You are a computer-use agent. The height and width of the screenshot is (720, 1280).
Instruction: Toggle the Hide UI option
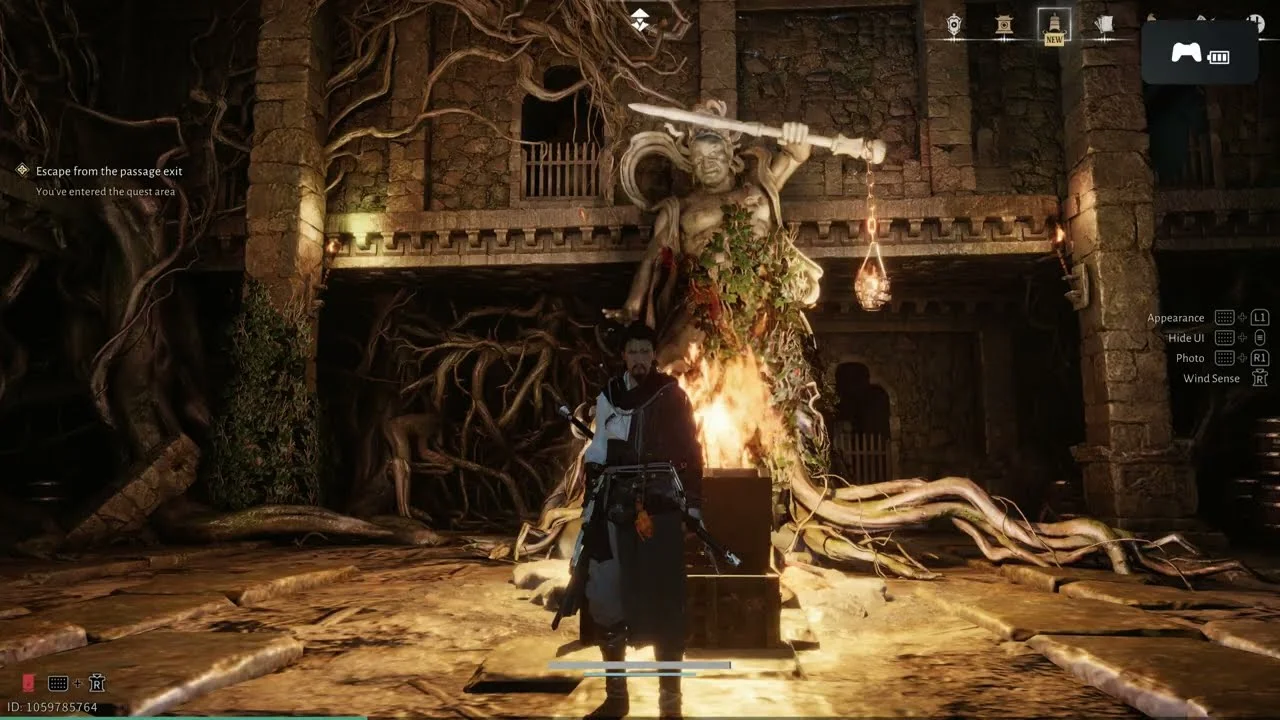1186,338
